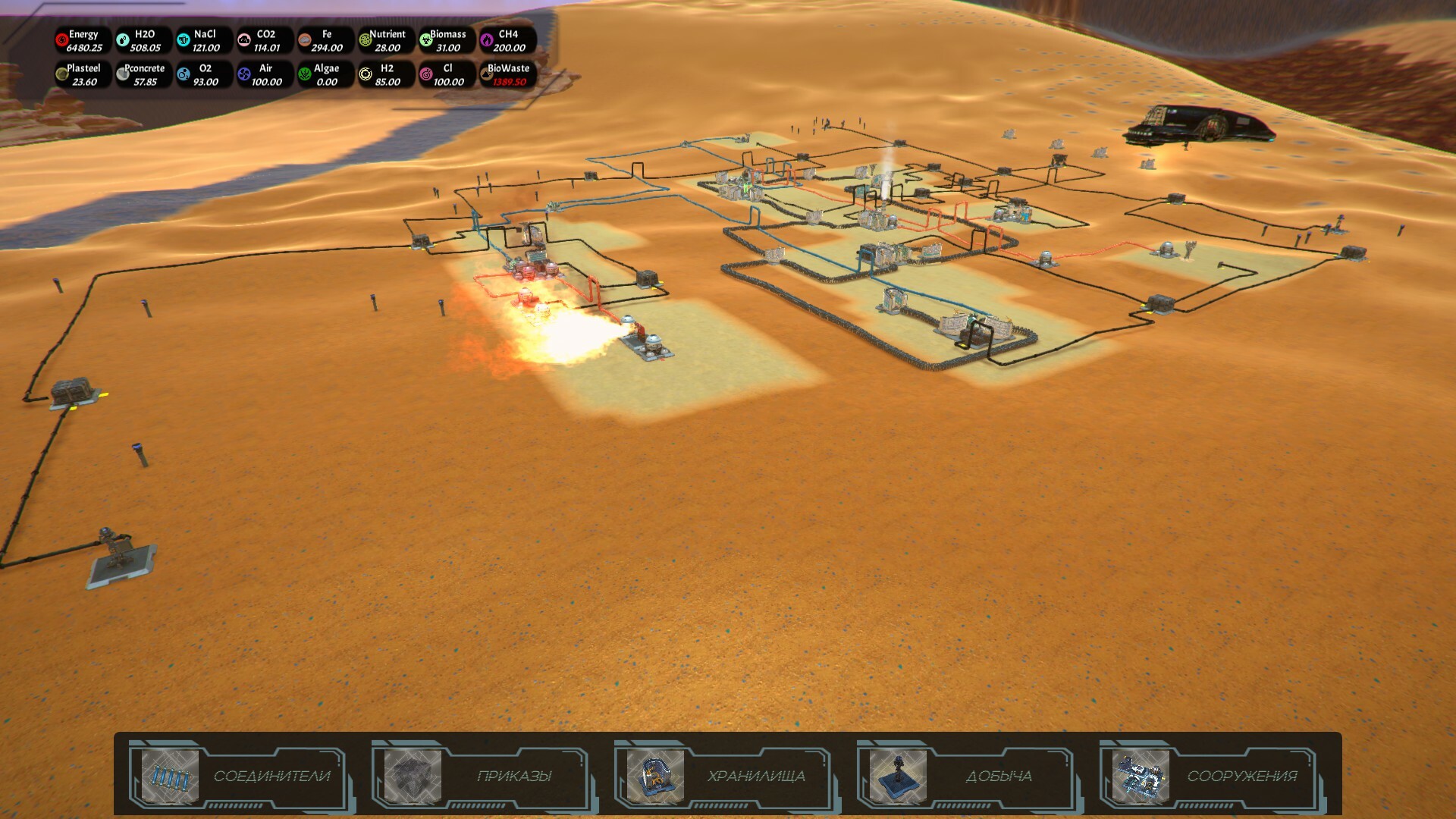Click the ДОБЫЧА button
Viewport: 1456px width, 819px height.
pos(999,776)
